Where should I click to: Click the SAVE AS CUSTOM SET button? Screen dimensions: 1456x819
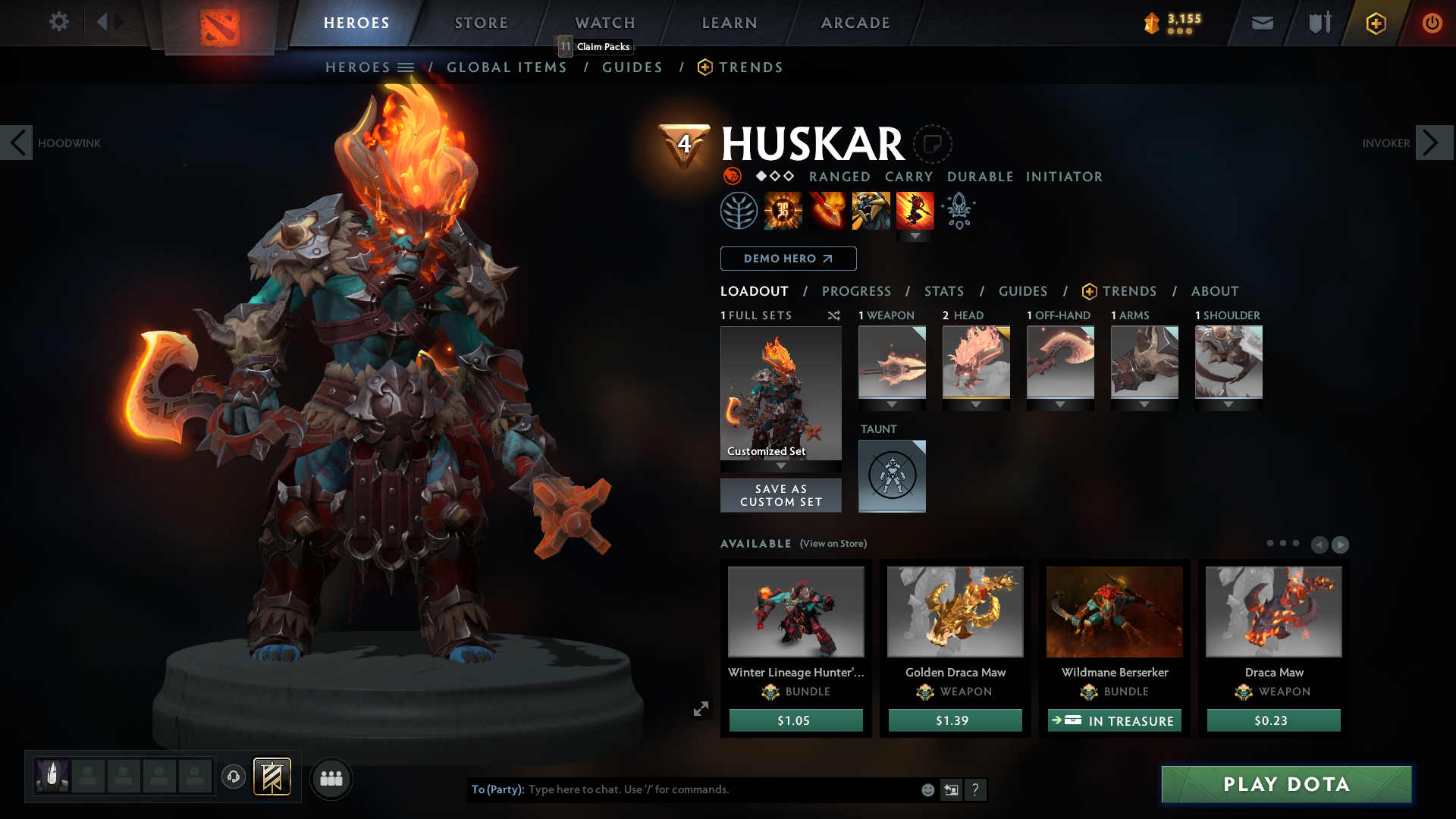(x=781, y=495)
